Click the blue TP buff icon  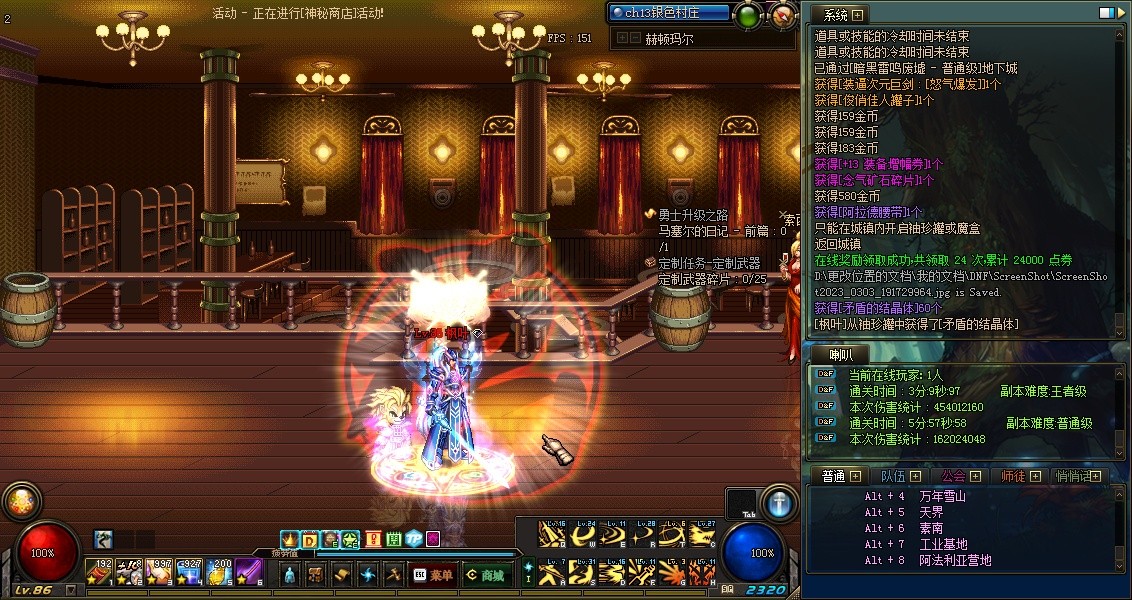[412, 540]
